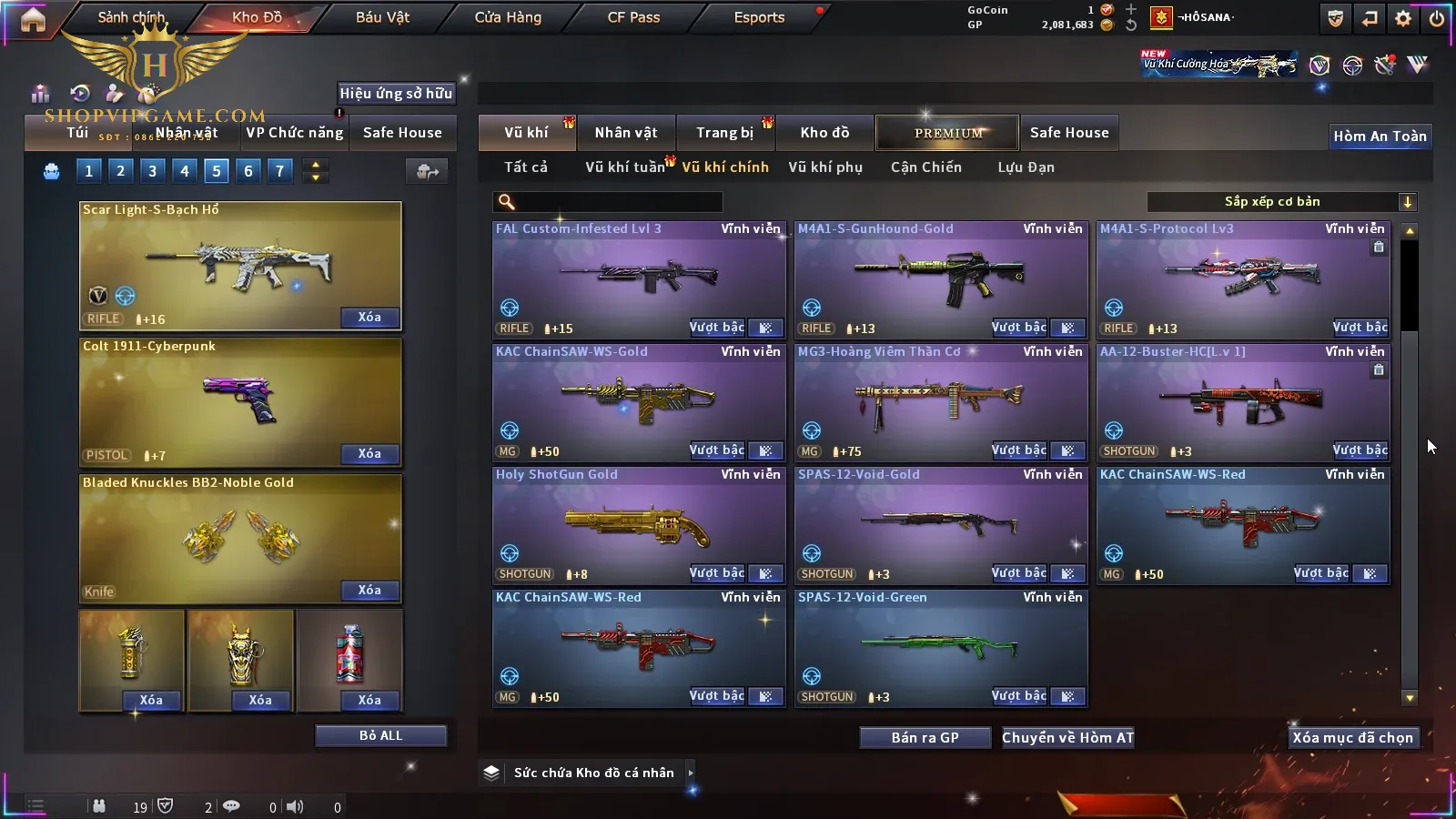
Task: Switch to the Esports section
Action: (759, 17)
